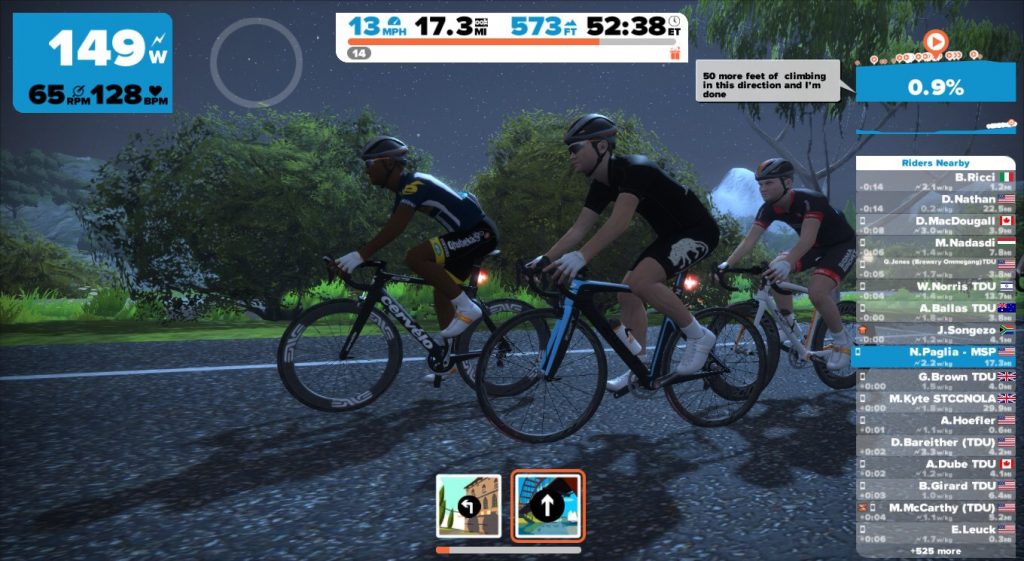This screenshot has width=1024, height=561.
Task: Select E.Leuck at the list bottom
Action: tap(936, 533)
